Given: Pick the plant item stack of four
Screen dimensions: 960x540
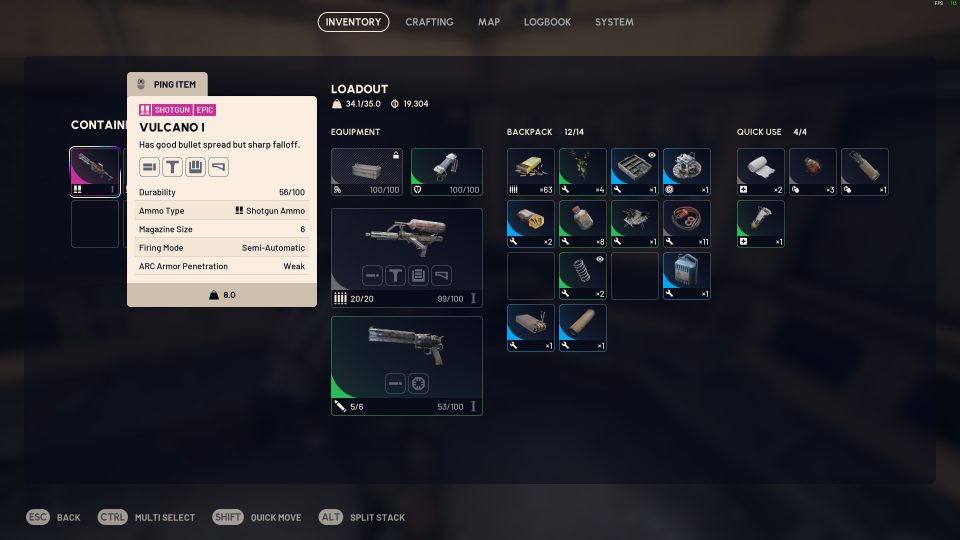Looking at the screenshot, I should pyautogui.click(x=583, y=171).
